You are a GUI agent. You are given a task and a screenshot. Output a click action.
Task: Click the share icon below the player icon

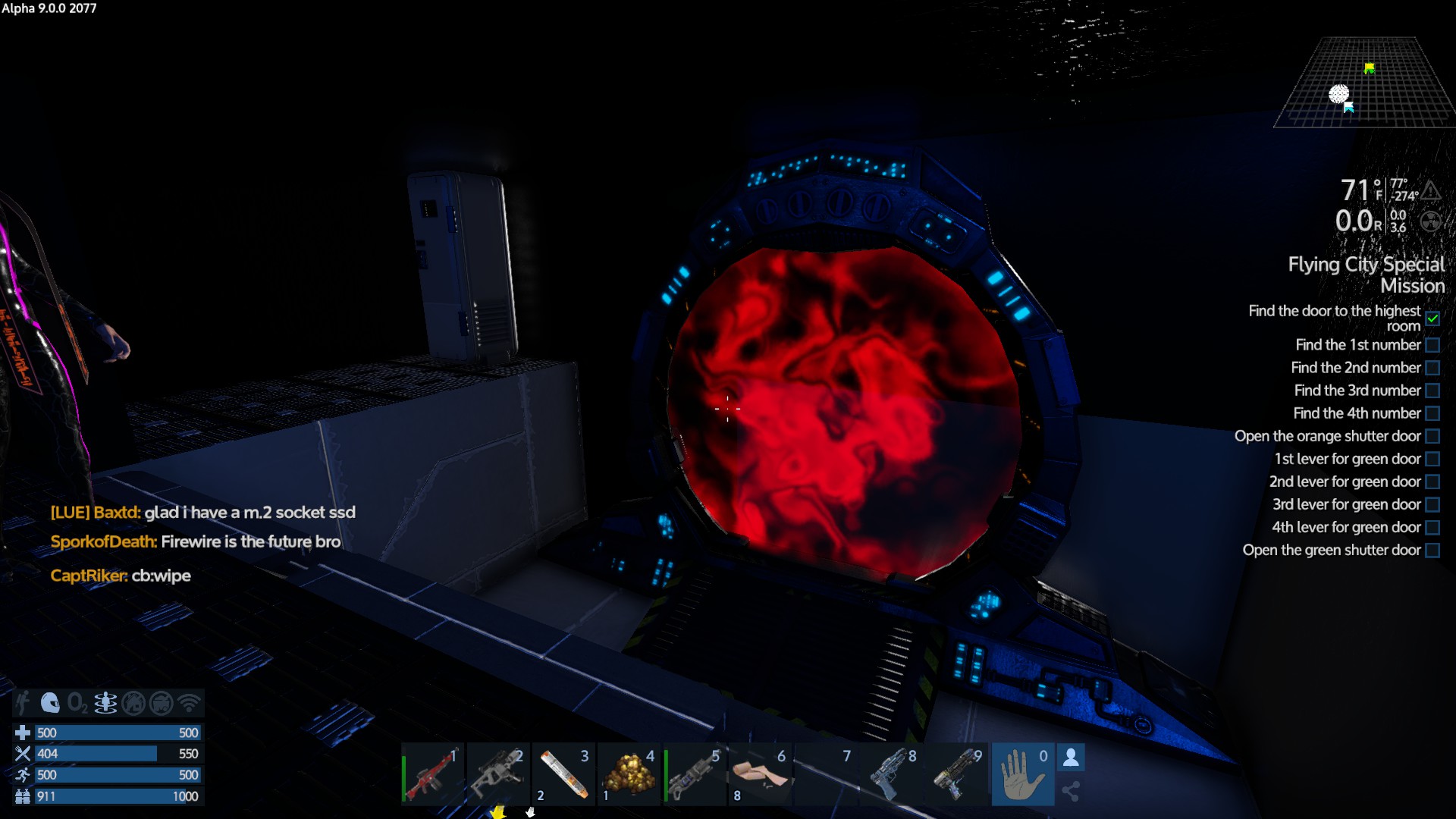tap(1071, 792)
